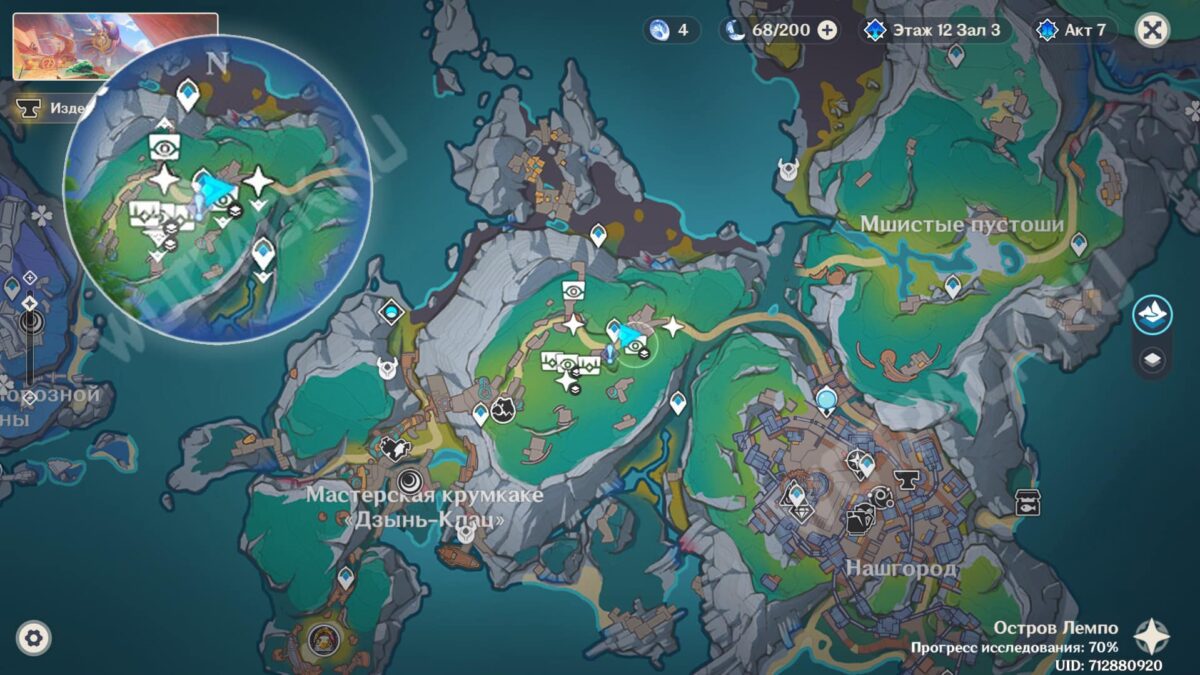
Task: Toggle the underground layers button
Action: [x=1152, y=360]
